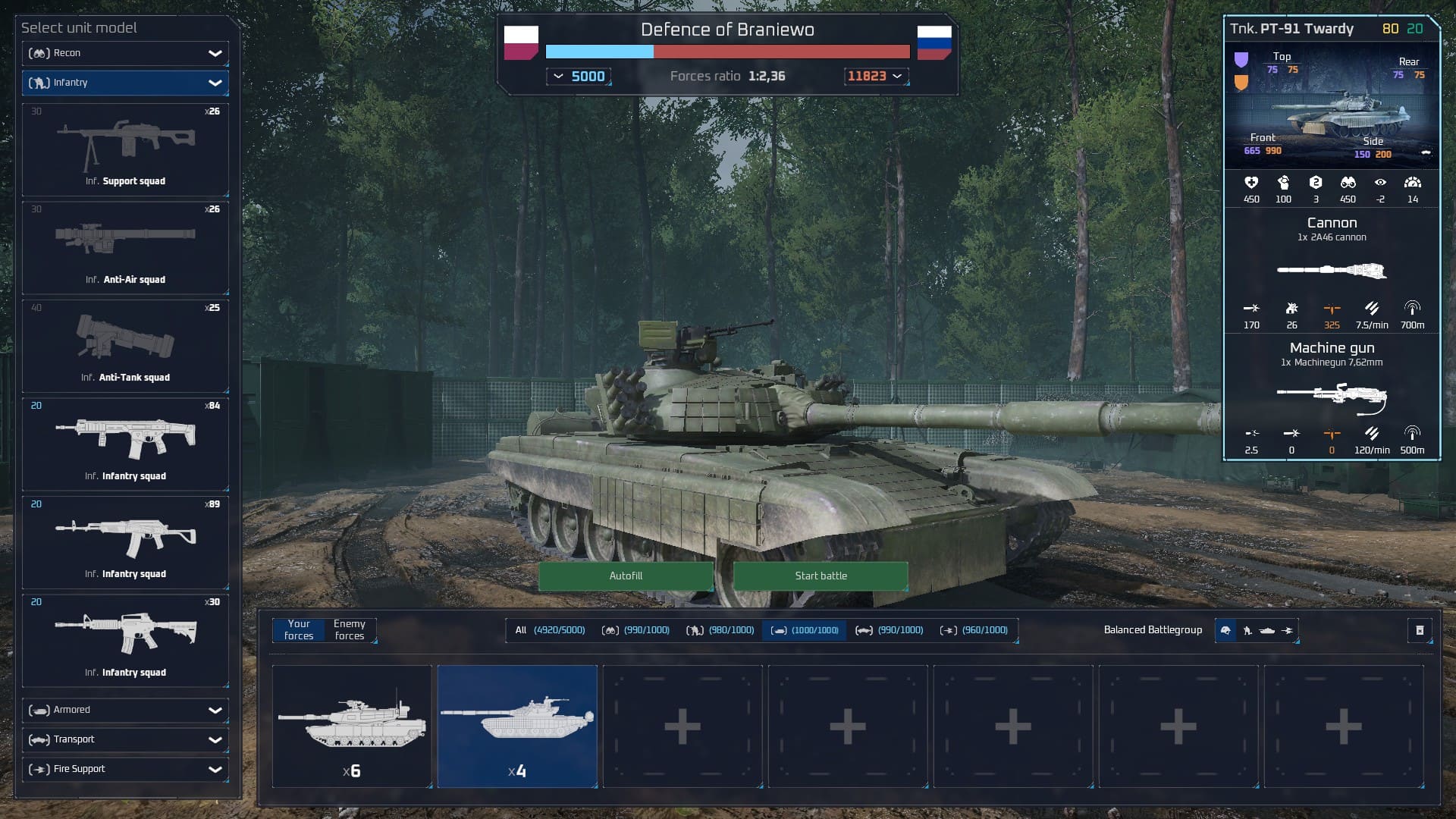Click the delete battlegroup trash icon
Viewport: 1456px width, 819px height.
(1420, 630)
